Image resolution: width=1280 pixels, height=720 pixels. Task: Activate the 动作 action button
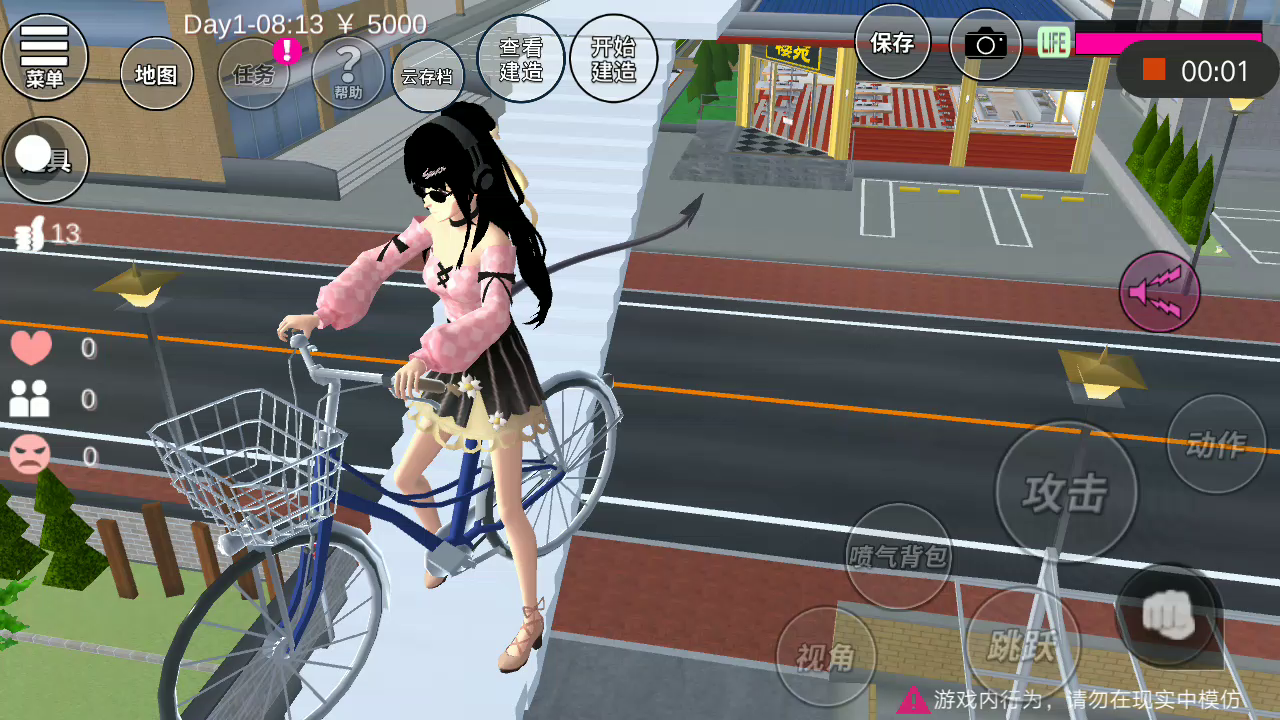pyautogui.click(x=1216, y=444)
